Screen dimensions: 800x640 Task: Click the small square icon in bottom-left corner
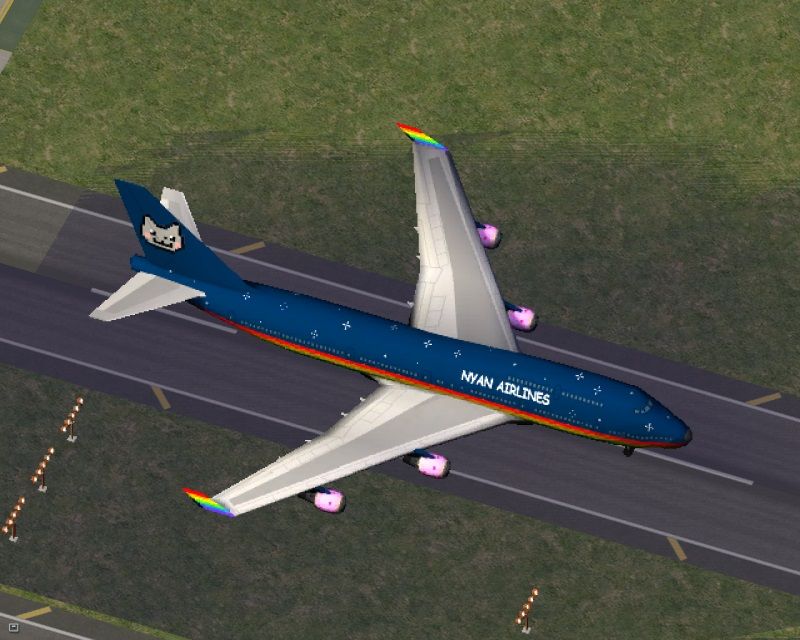(14, 627)
